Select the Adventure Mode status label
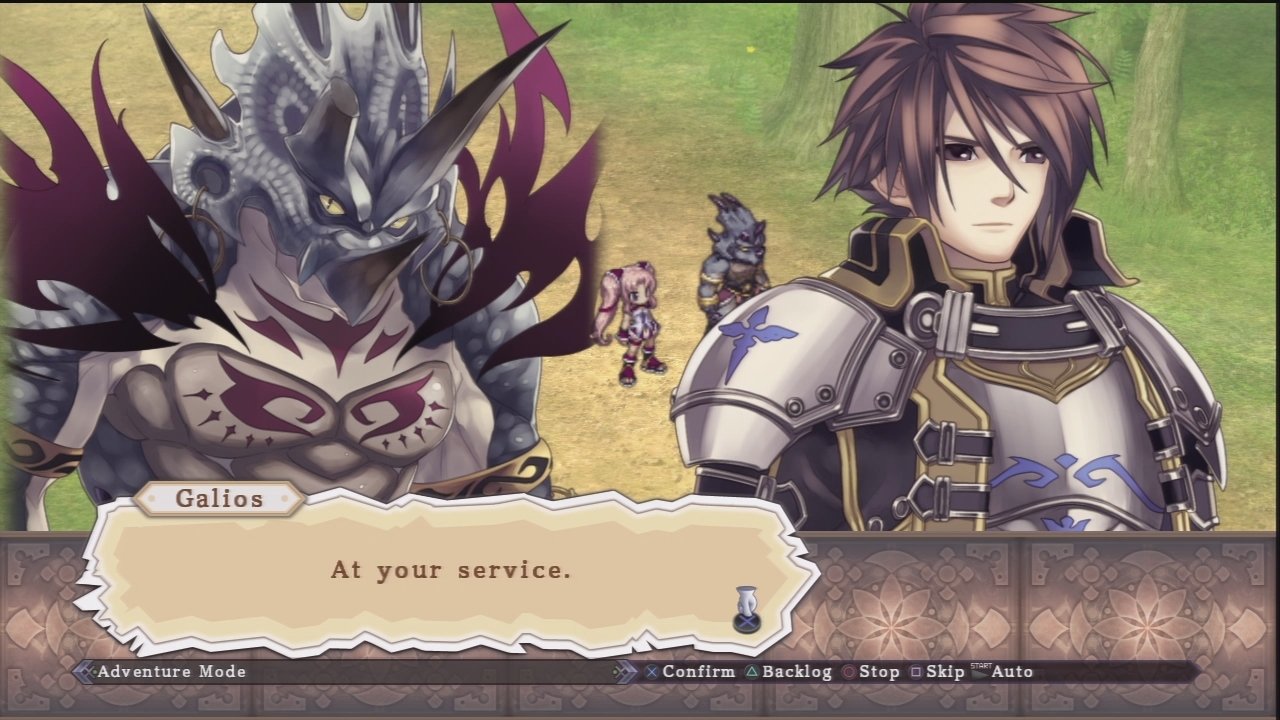The height and width of the screenshot is (720, 1280). [x=170, y=672]
